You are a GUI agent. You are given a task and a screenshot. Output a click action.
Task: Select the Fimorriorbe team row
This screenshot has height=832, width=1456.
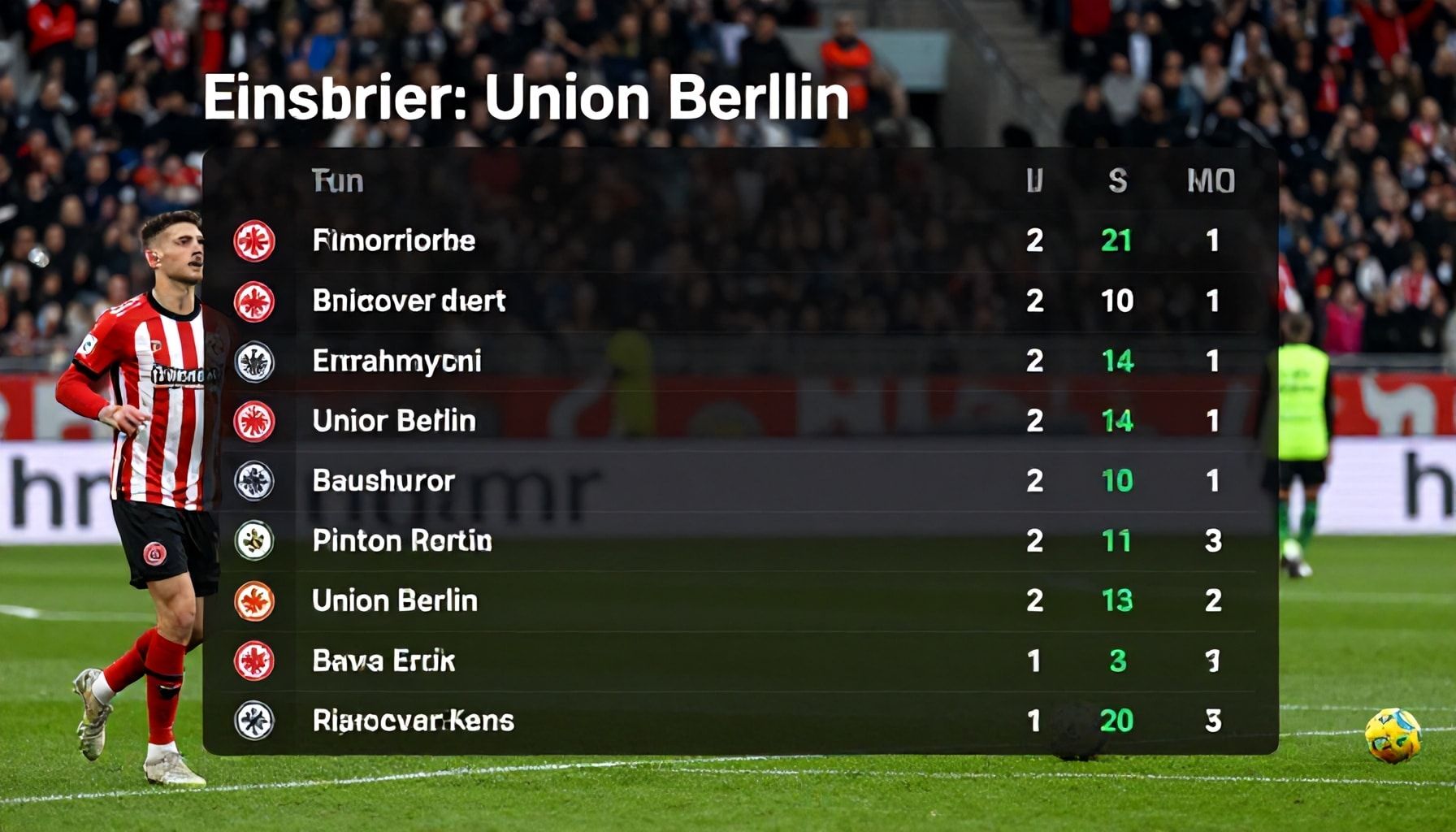pos(394,240)
